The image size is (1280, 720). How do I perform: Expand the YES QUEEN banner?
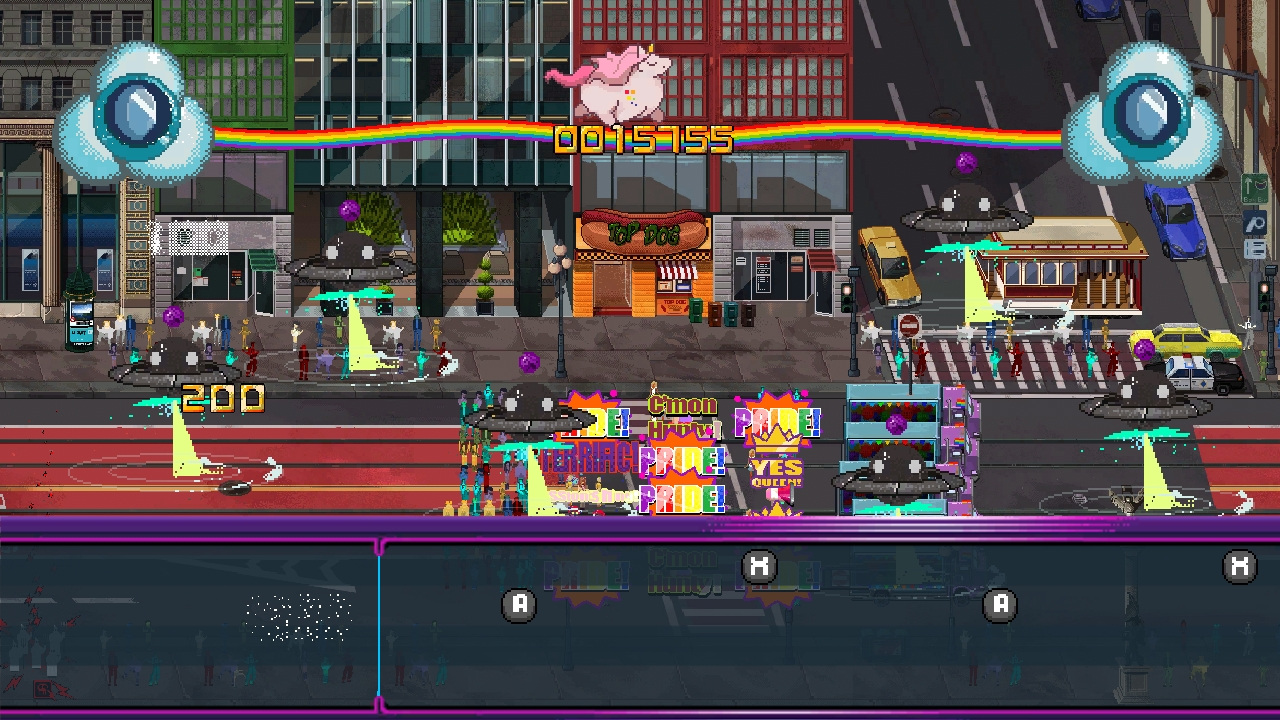[780, 468]
